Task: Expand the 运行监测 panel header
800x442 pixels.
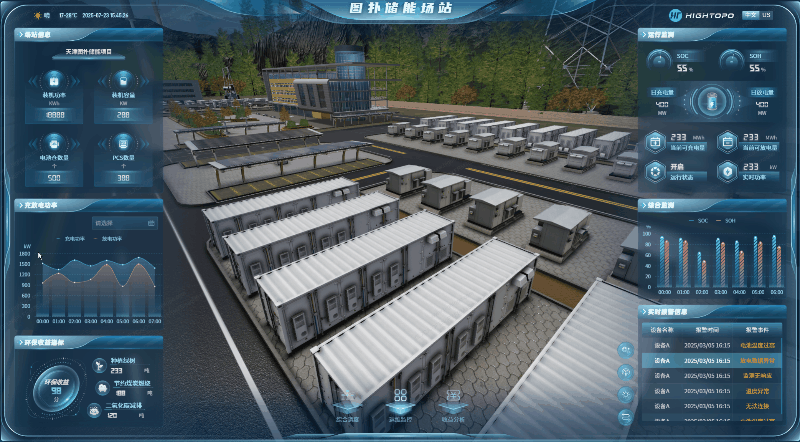Action: (x=663, y=34)
